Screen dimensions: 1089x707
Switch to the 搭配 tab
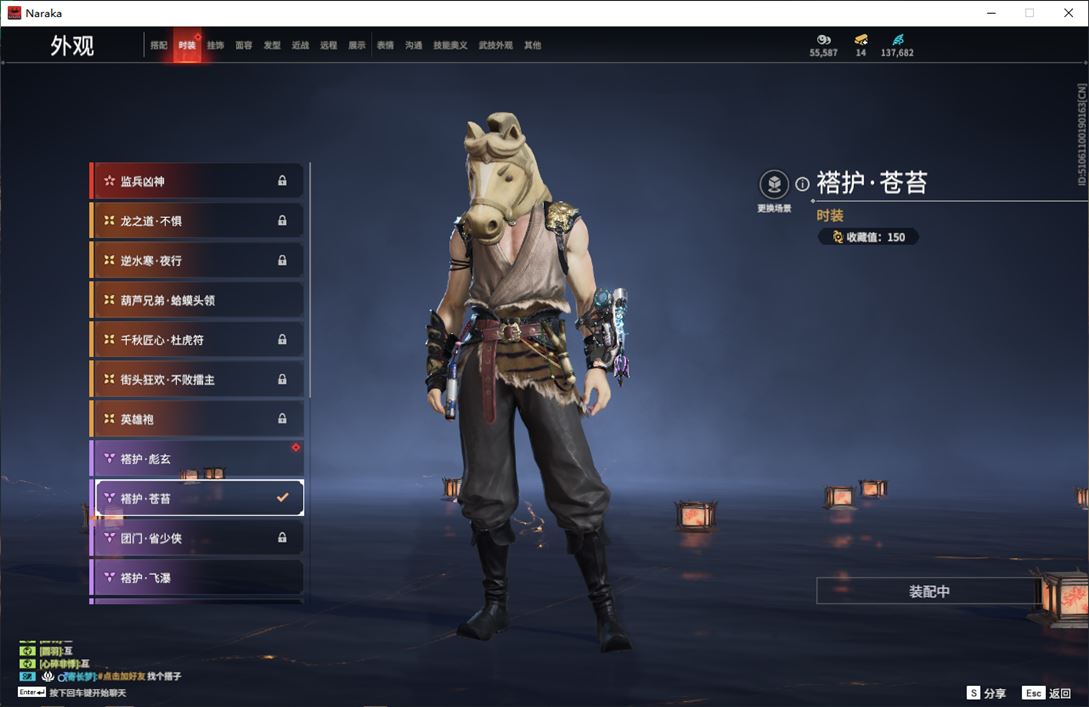tap(159, 46)
